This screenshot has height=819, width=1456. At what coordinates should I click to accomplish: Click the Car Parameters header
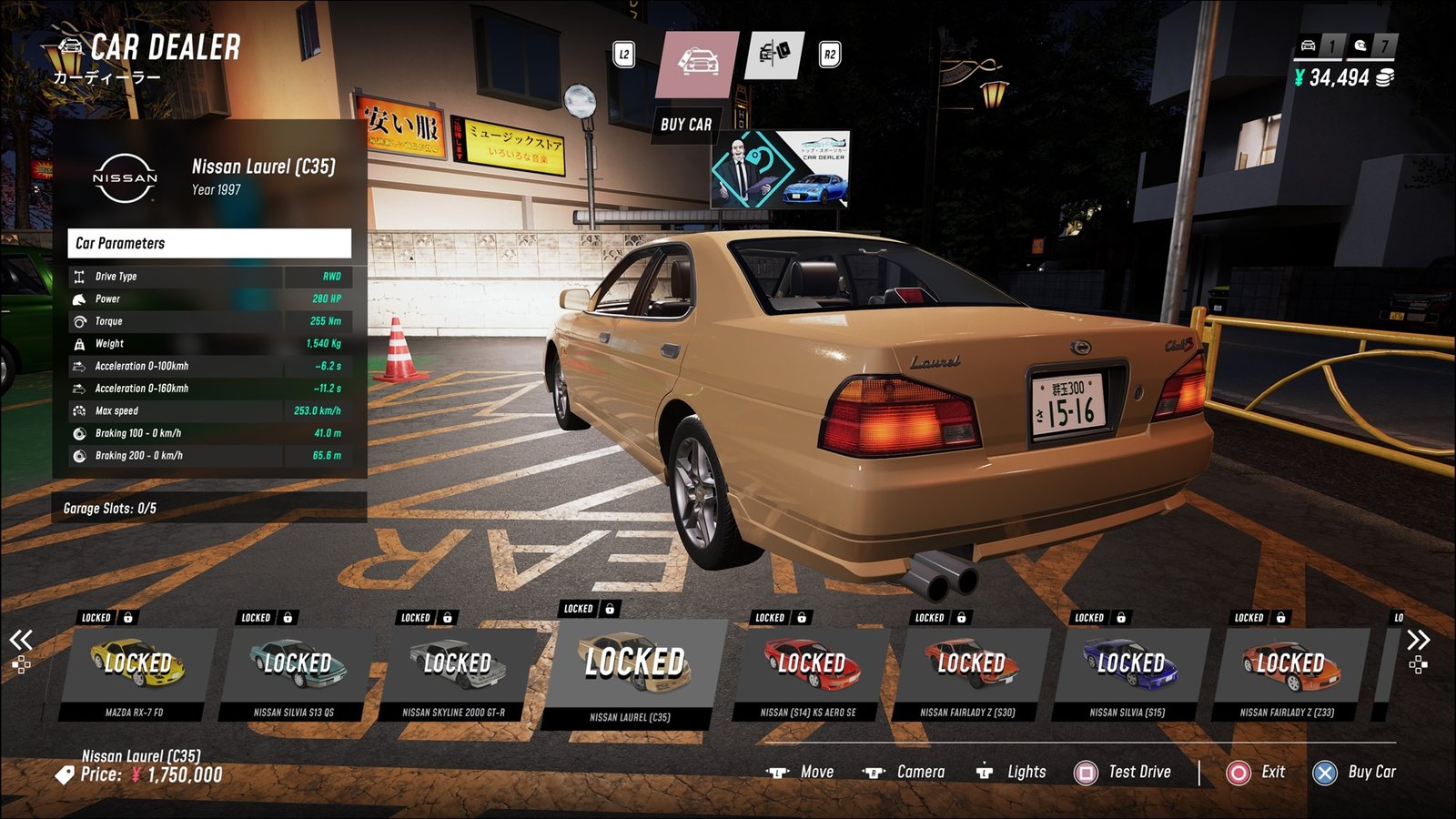(x=209, y=243)
